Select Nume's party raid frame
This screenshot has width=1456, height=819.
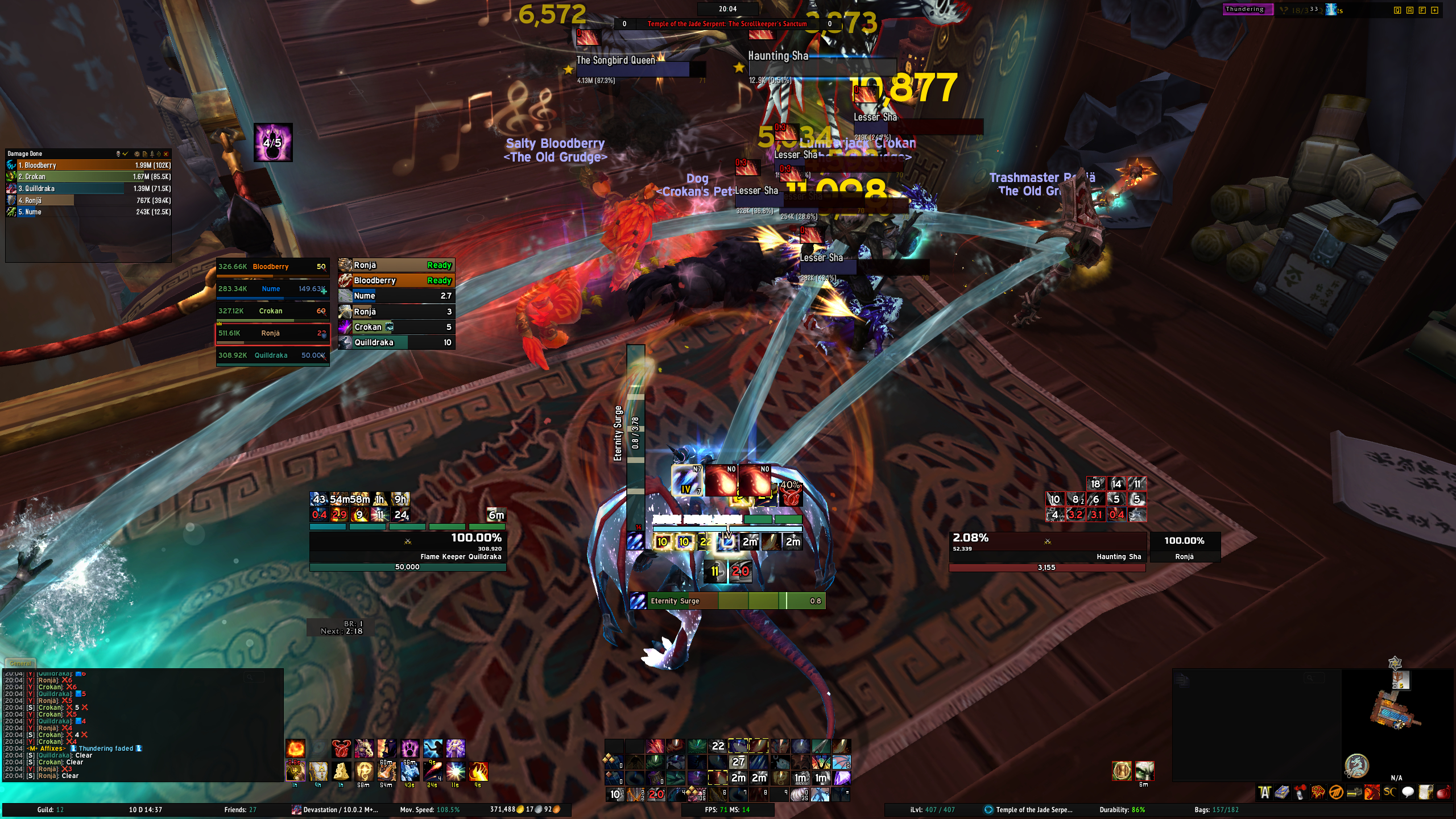272,289
